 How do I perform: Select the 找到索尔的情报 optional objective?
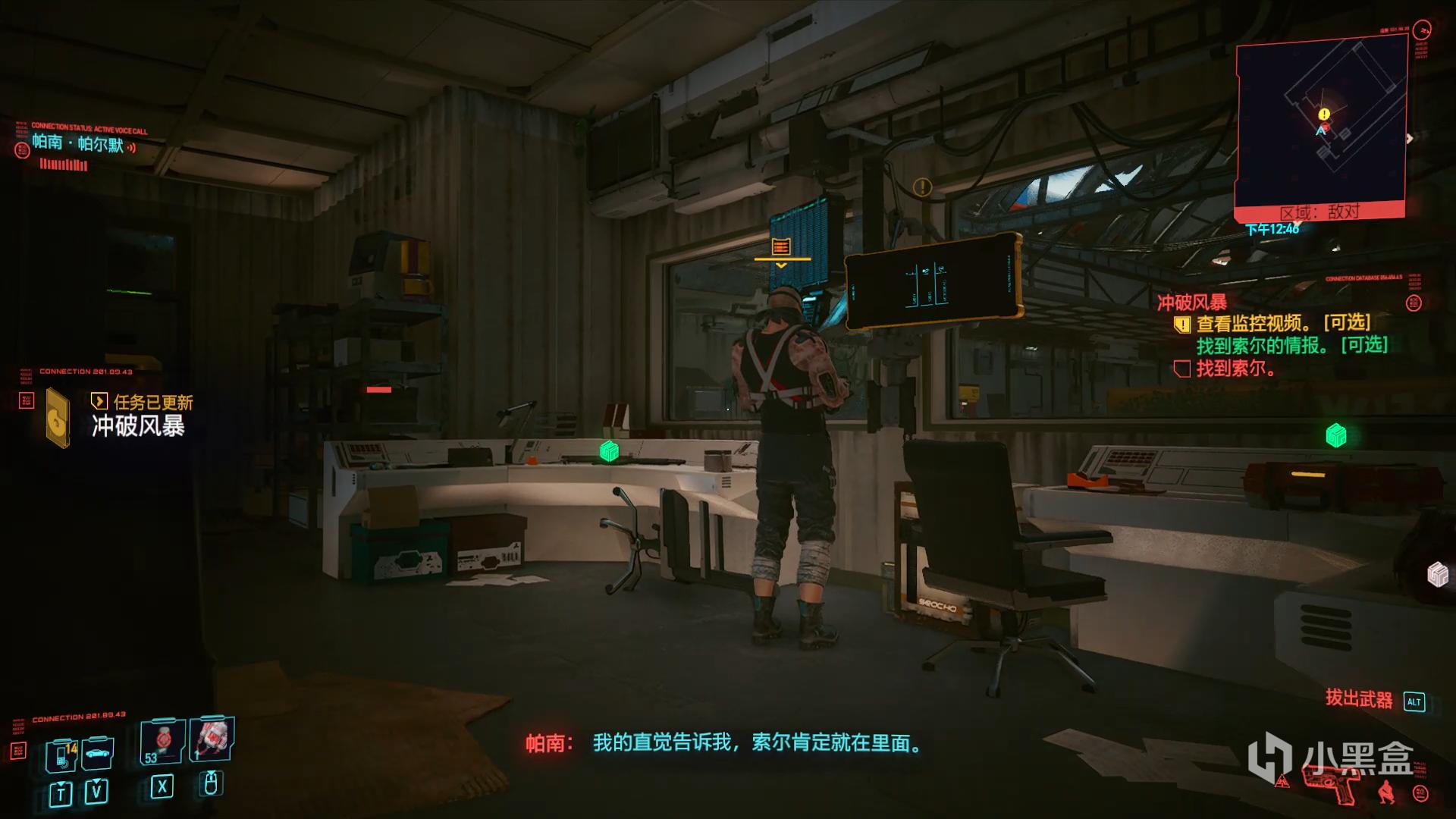[x=1291, y=346]
